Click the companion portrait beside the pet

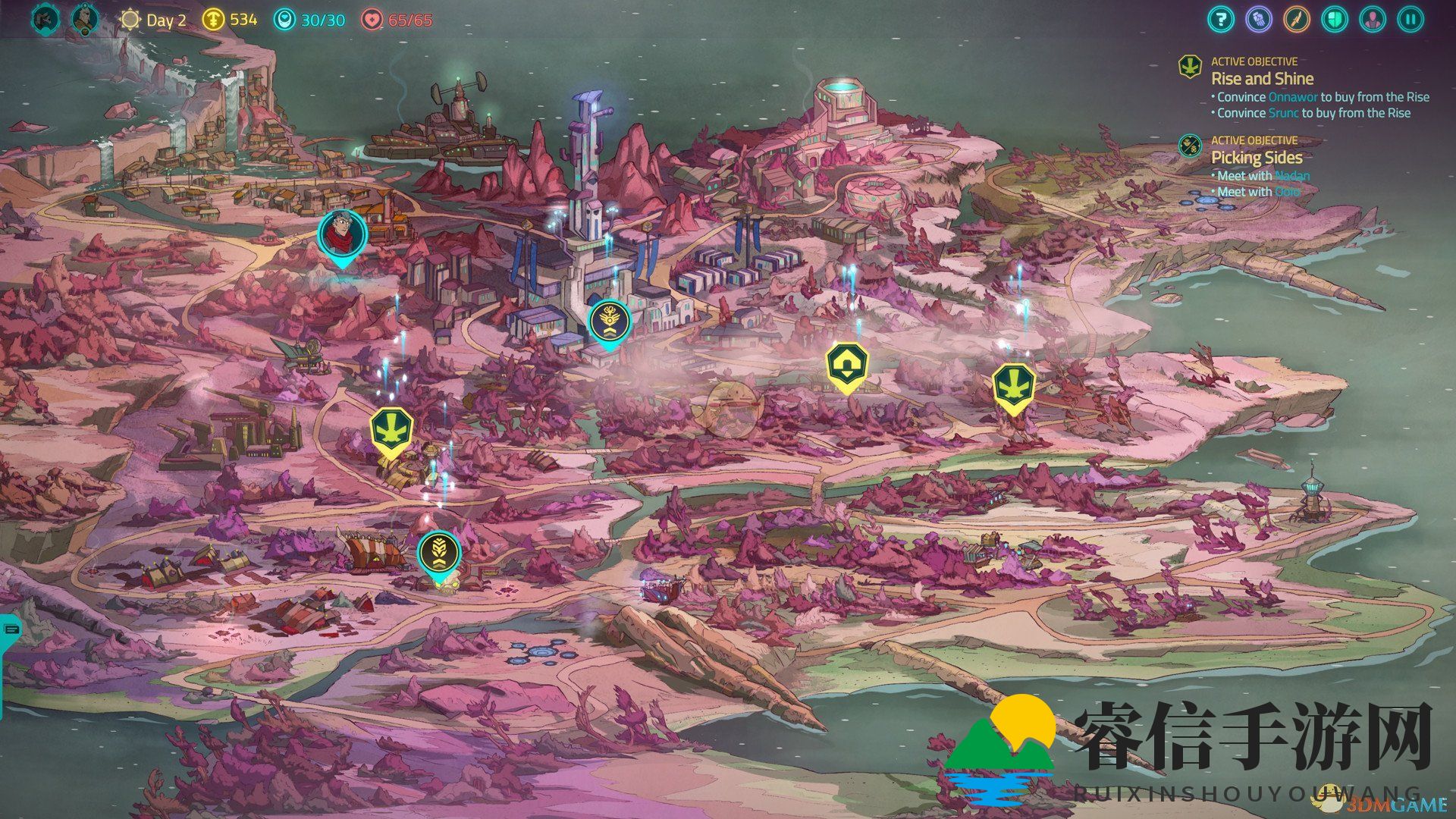click(x=84, y=19)
